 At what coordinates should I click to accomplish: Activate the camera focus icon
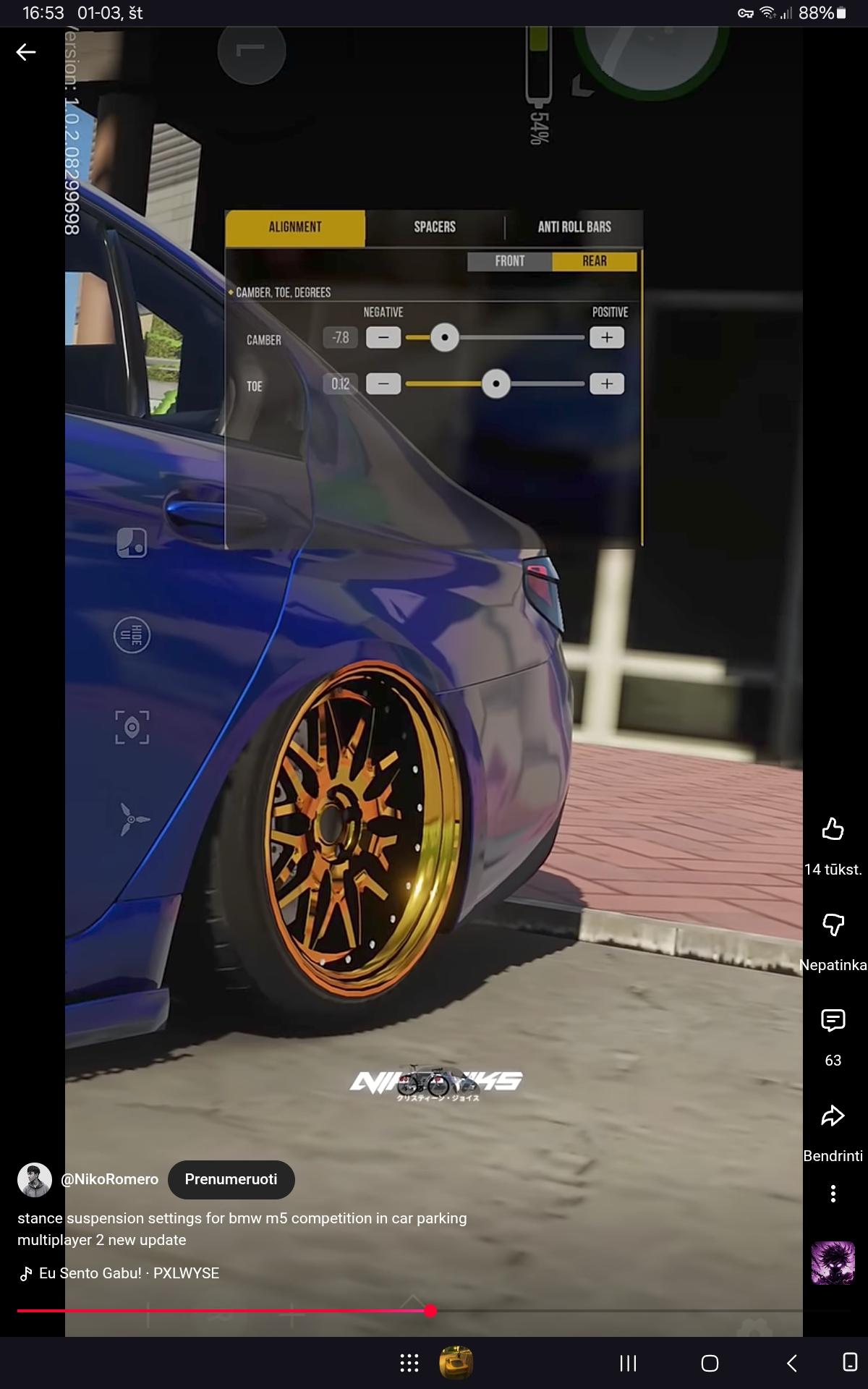click(x=132, y=727)
